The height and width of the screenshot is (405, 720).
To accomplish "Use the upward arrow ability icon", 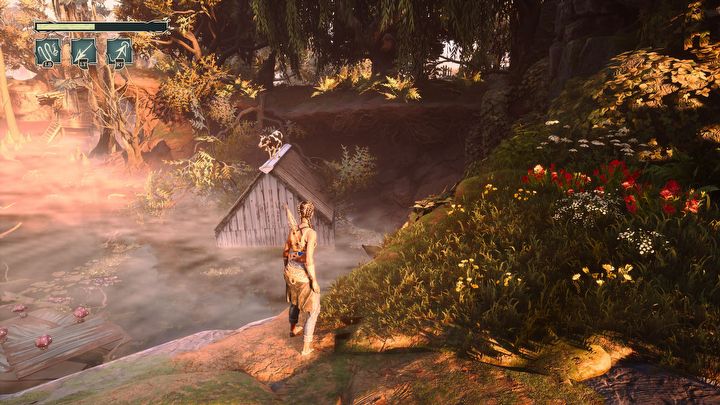I will click(119, 51).
